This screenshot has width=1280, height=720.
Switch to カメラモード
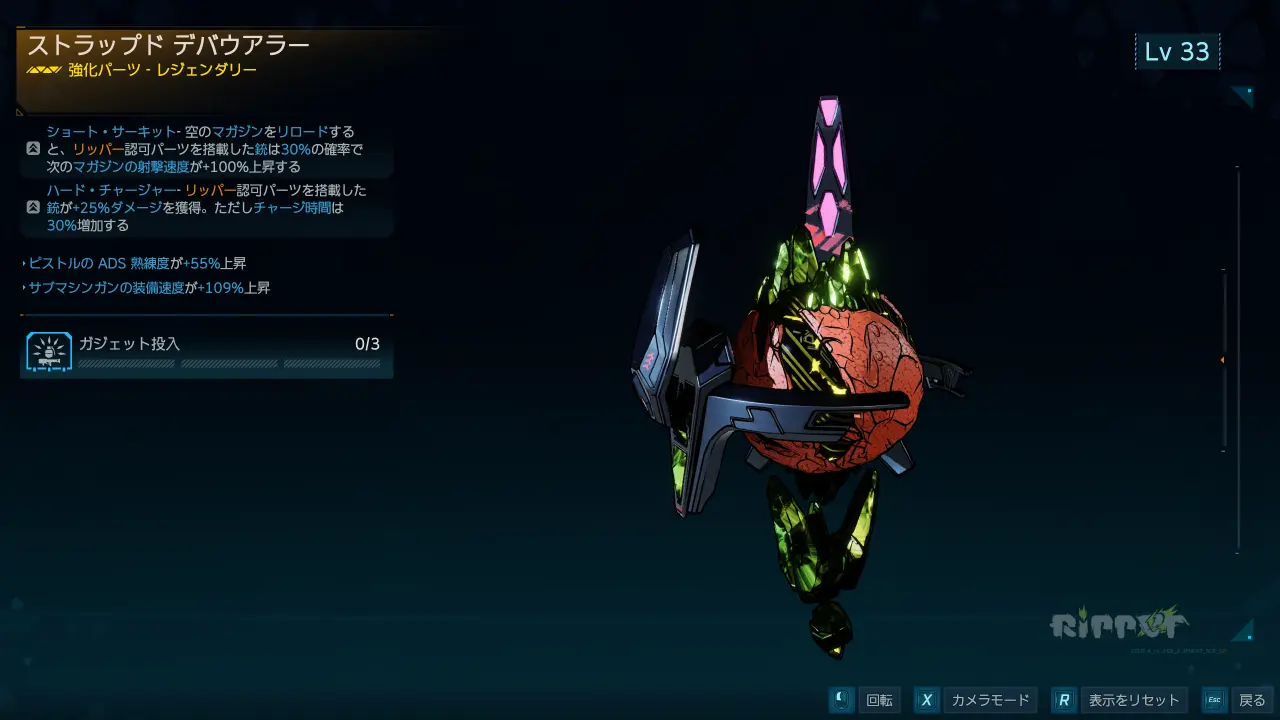[975, 700]
